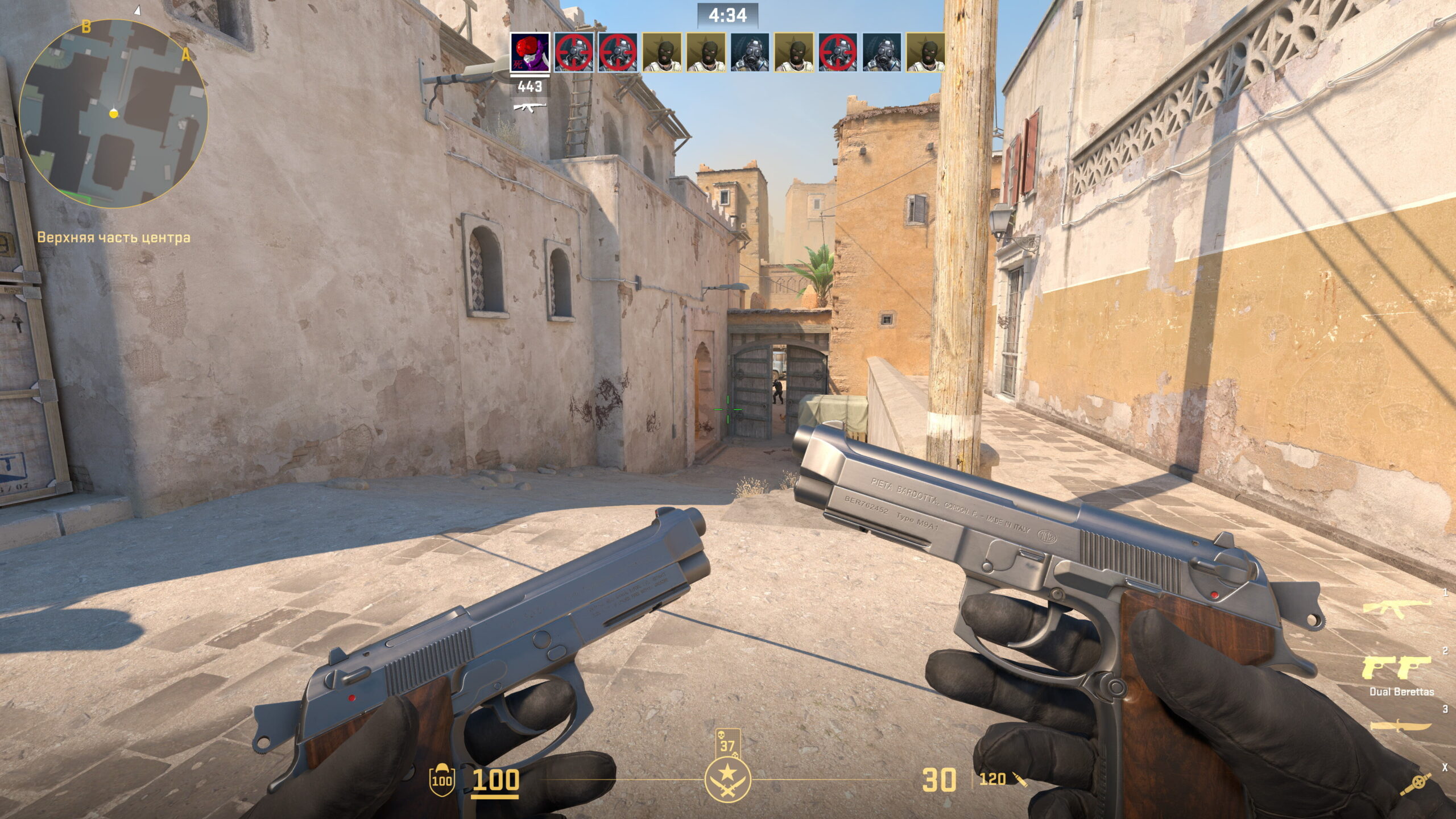The image size is (1456, 819).
Task: Click the circular minimap radar
Action: 113,114
